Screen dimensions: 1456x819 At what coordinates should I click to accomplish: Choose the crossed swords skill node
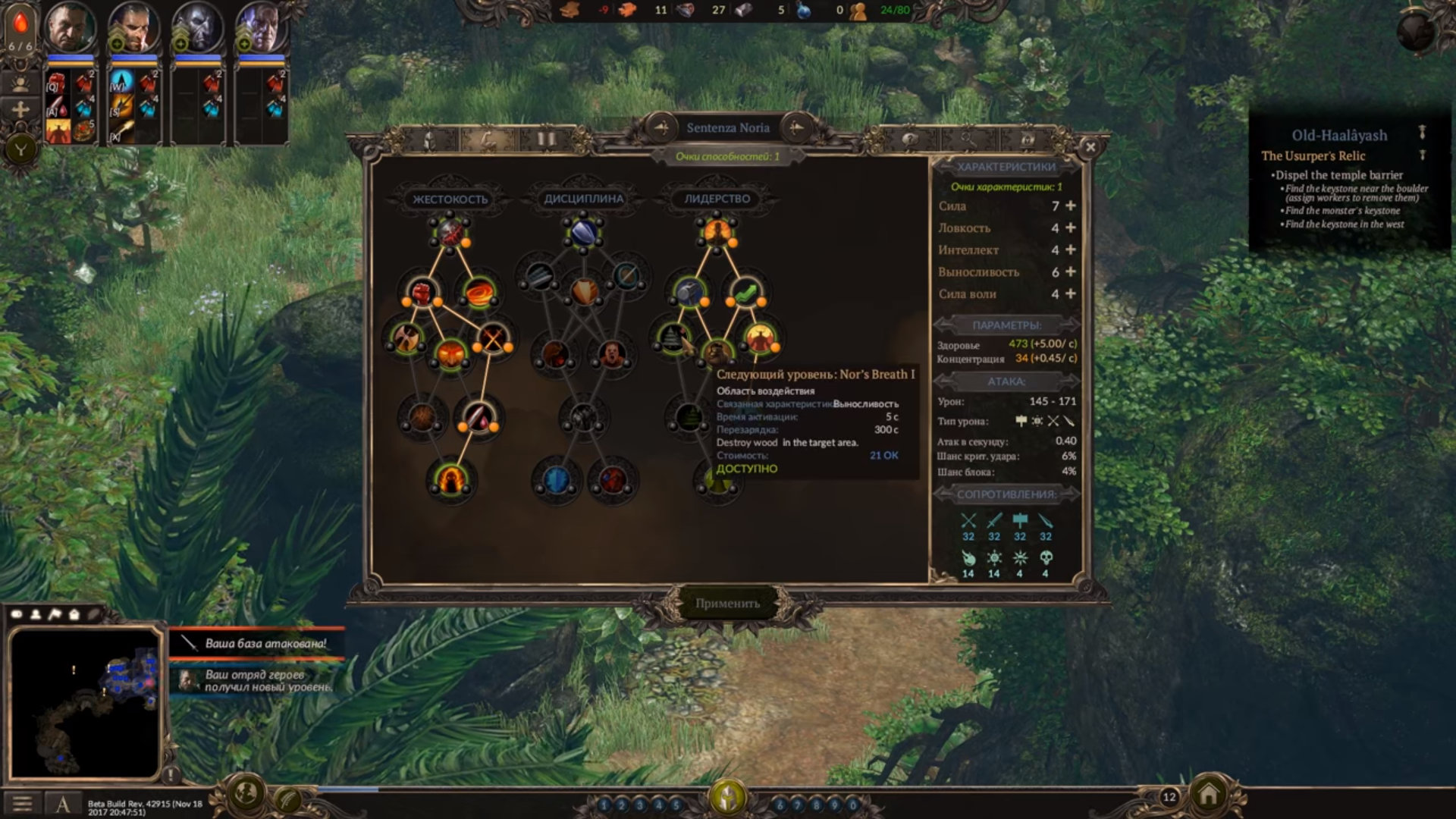[x=492, y=338]
